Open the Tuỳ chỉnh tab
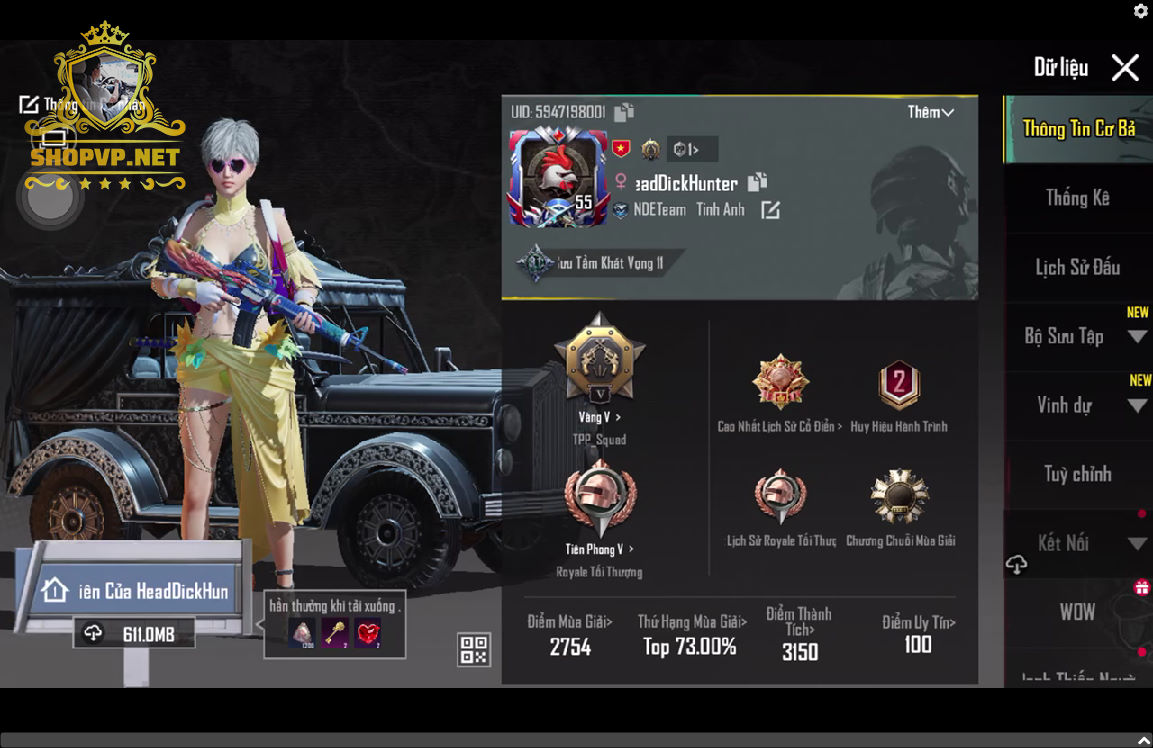This screenshot has height=748, width=1153. pyautogui.click(x=1077, y=474)
